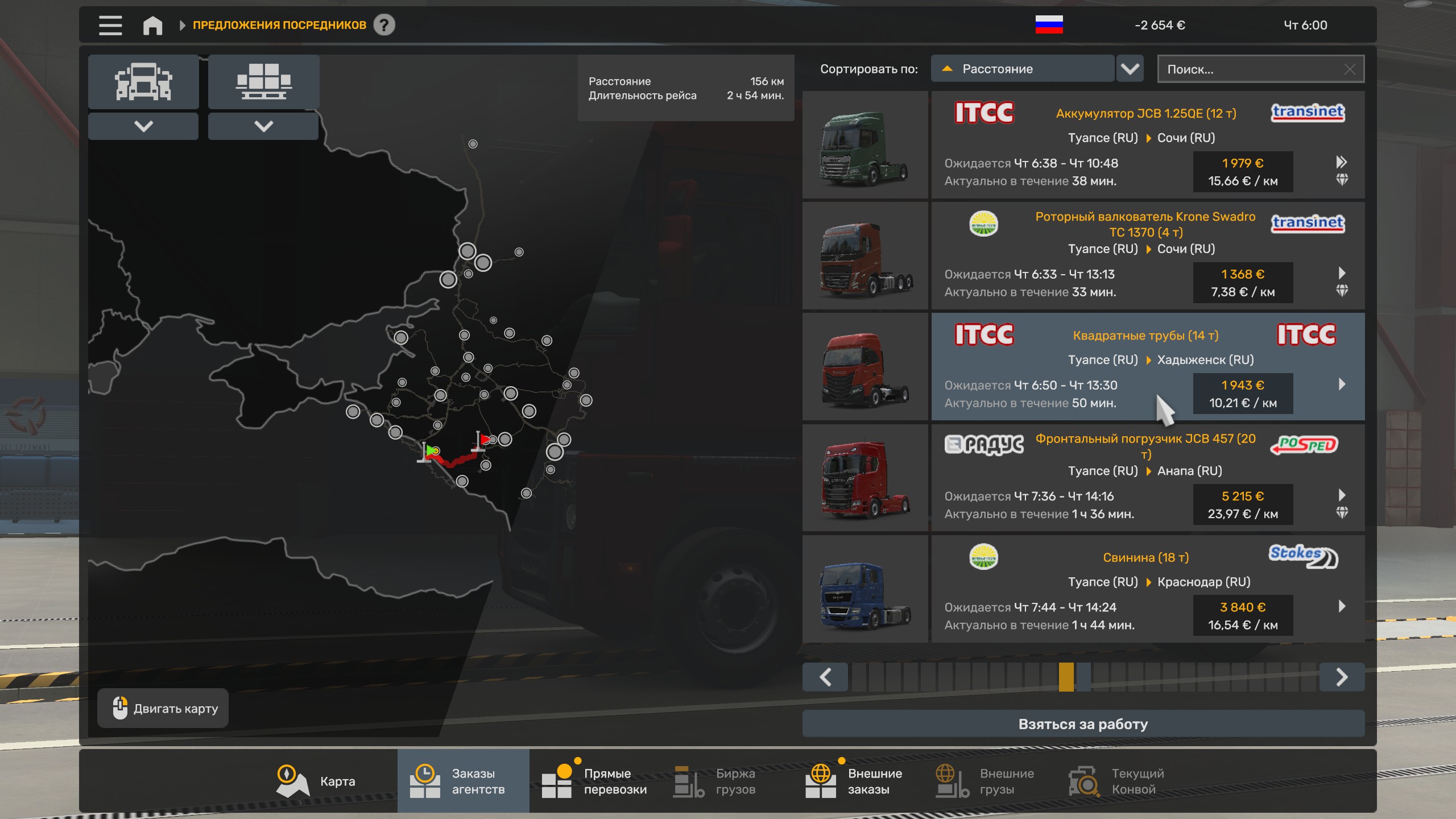Accept the job with Взяться за работу
The height and width of the screenshot is (819, 1456).
tap(1083, 724)
